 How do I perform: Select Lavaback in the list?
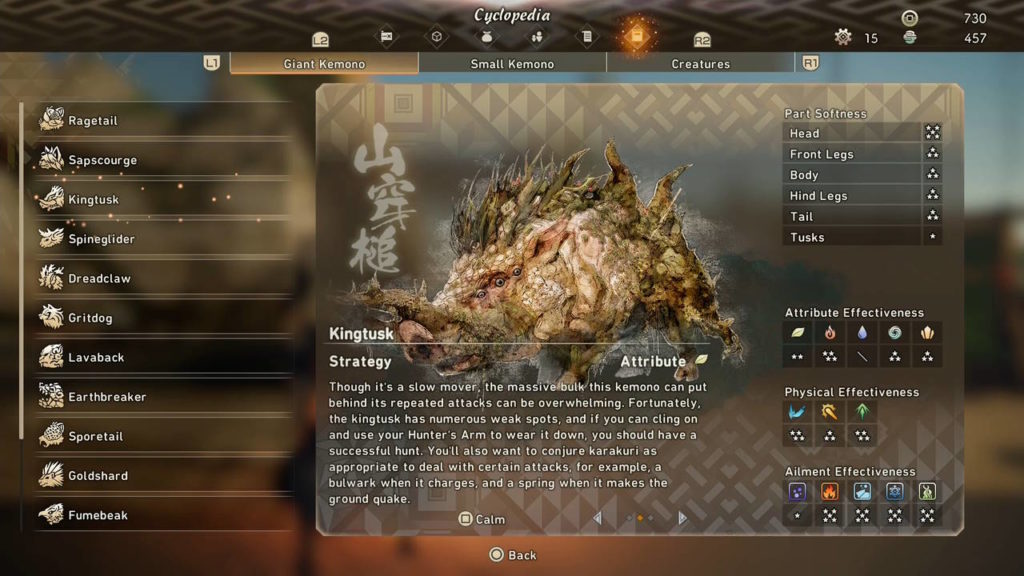click(96, 358)
